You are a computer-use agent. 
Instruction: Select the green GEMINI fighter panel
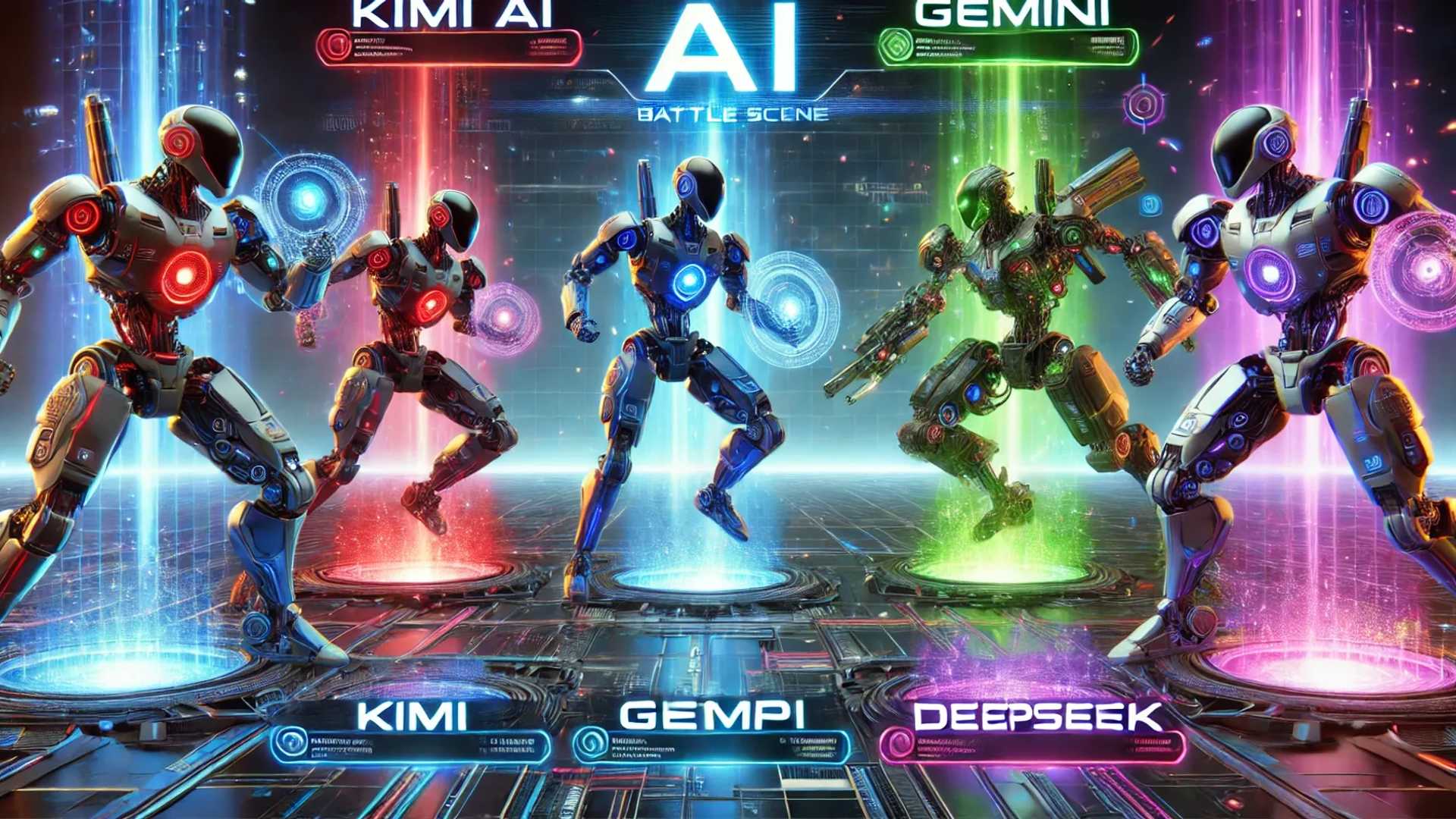pyautogui.click(x=1010, y=47)
